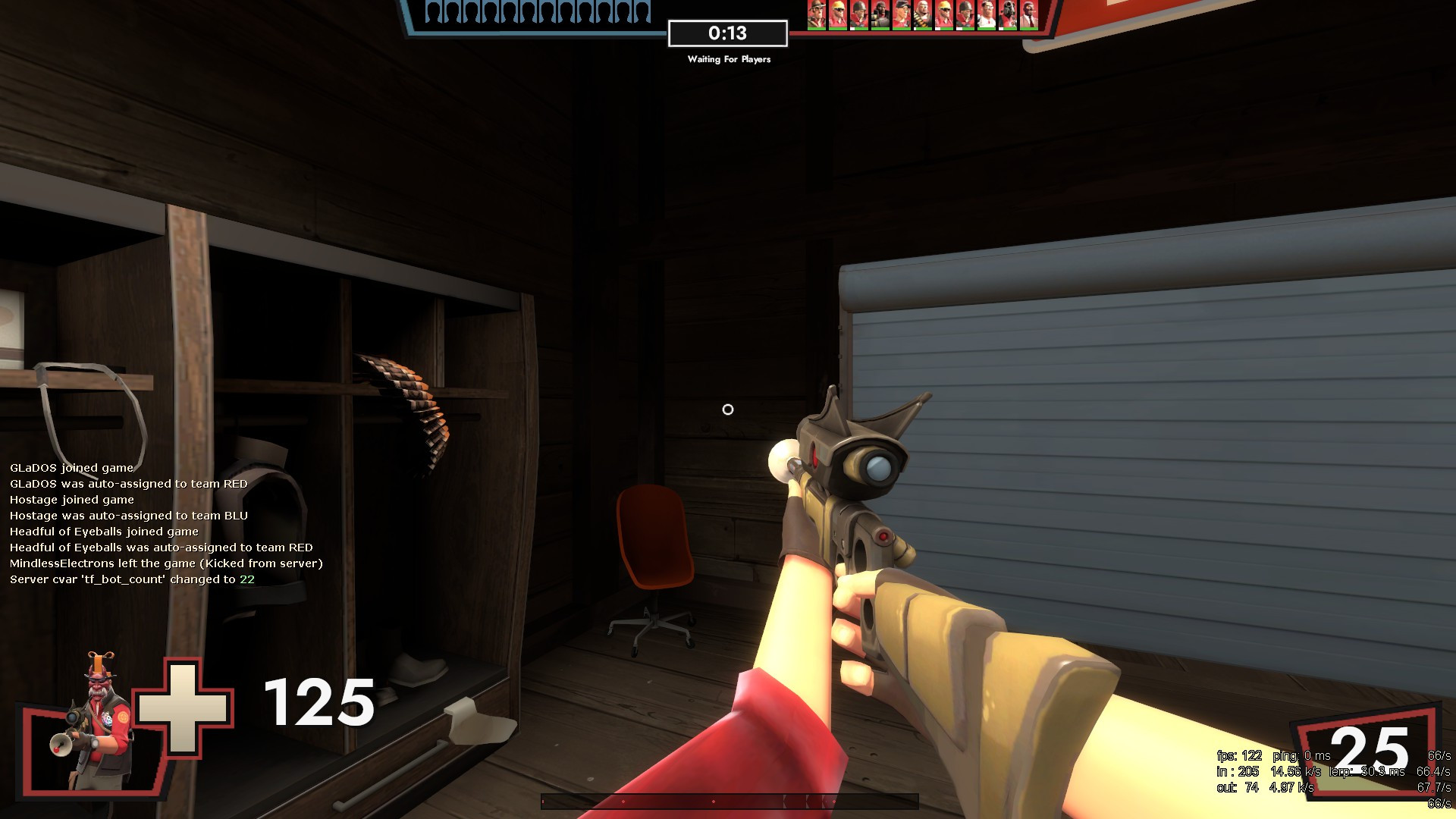1456x819 pixels.
Task: Select the RED Heavy avatar with ammo belt
Action: (x=921, y=11)
